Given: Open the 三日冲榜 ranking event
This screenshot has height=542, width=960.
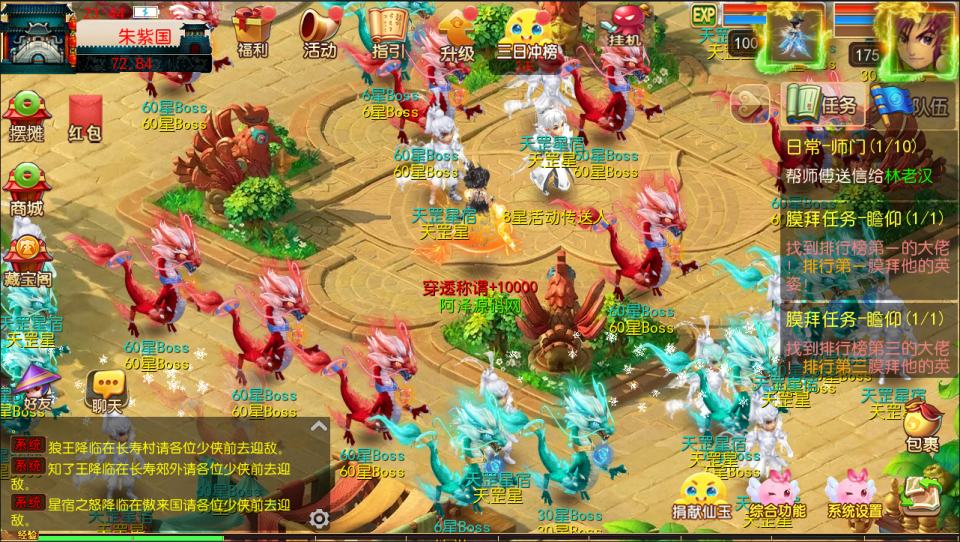Looking at the screenshot, I should pyautogui.click(x=527, y=32).
